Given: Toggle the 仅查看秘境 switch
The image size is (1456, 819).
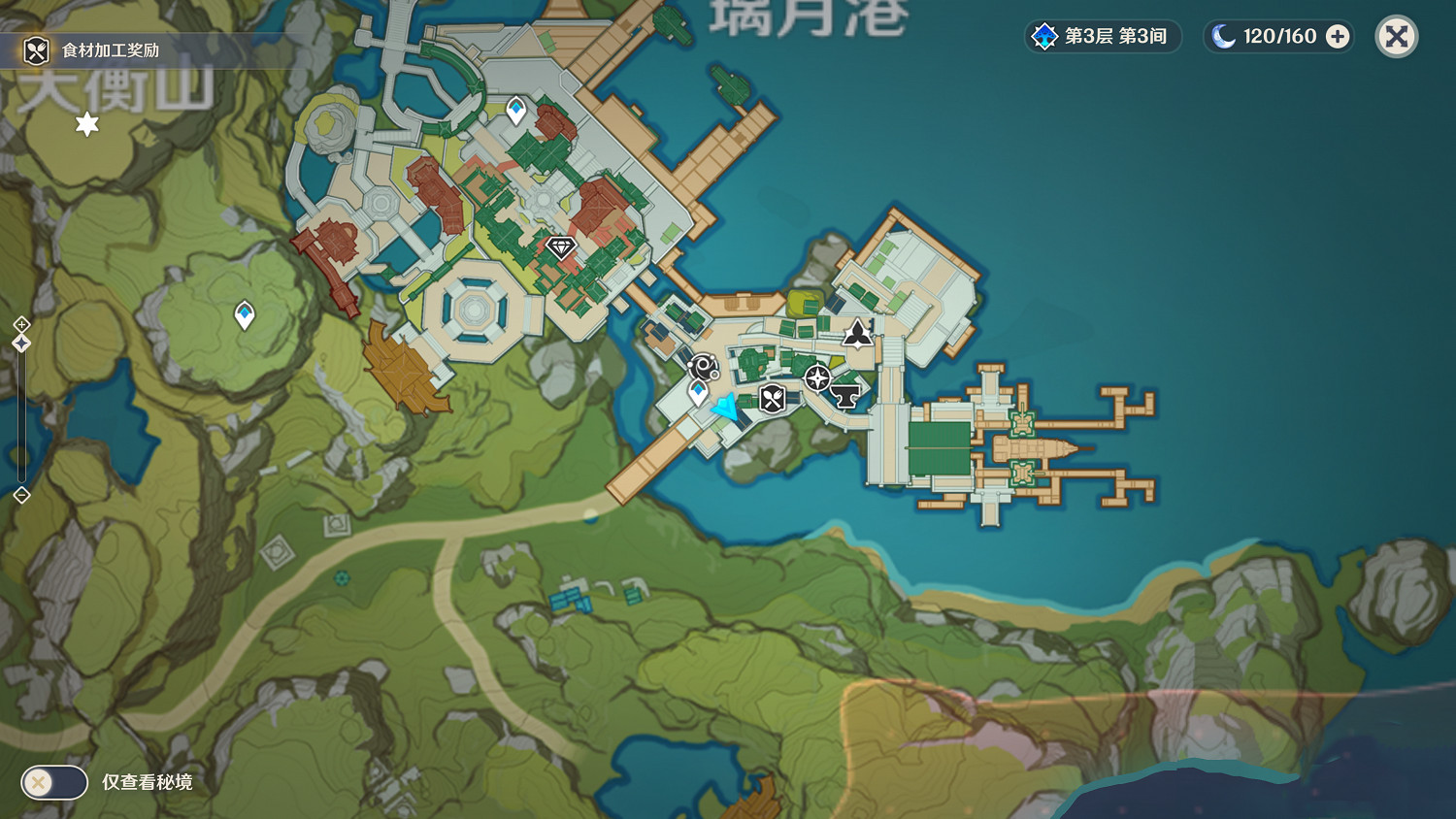Looking at the screenshot, I should (53, 781).
